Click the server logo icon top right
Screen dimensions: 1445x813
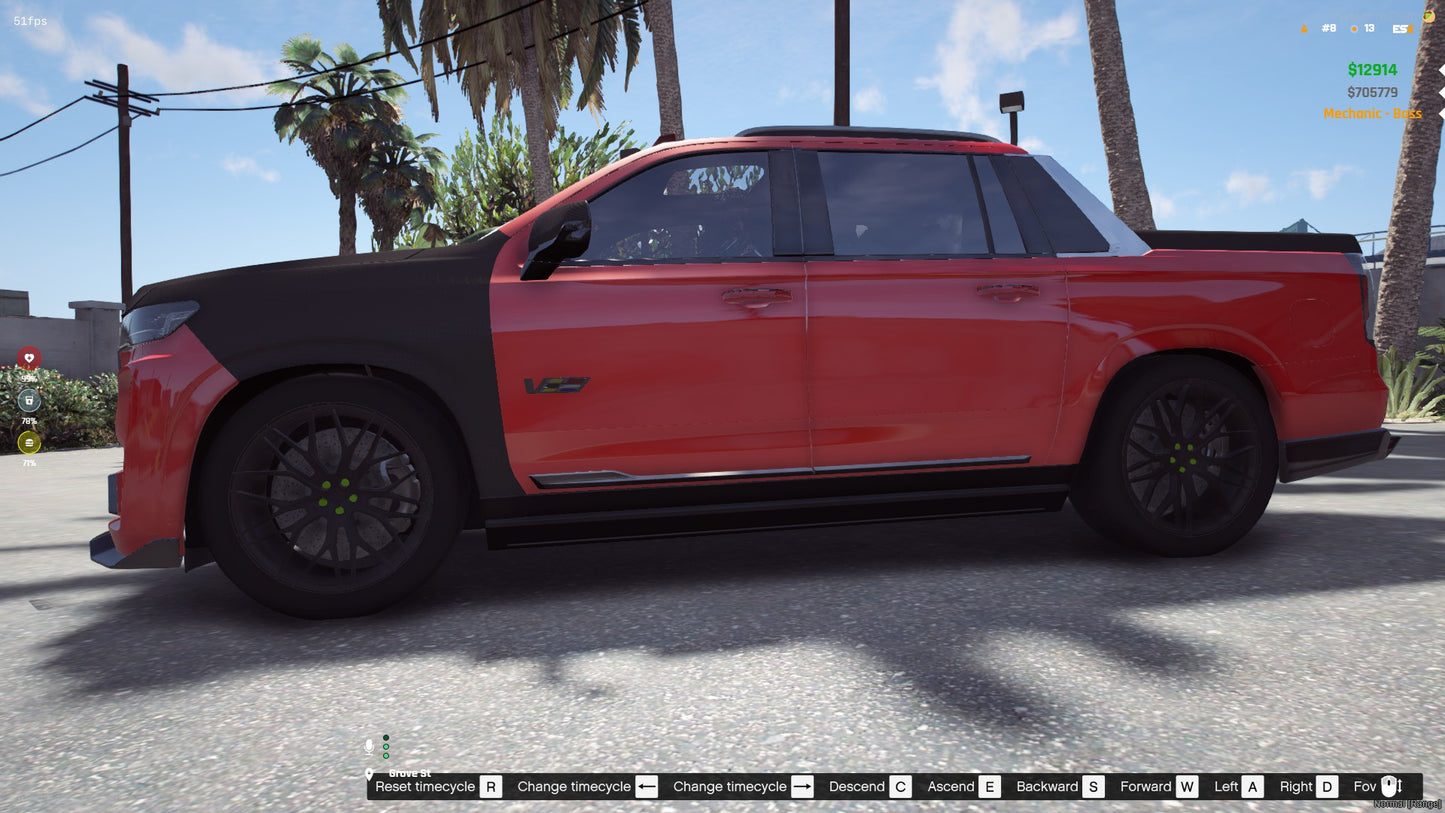tap(1429, 17)
